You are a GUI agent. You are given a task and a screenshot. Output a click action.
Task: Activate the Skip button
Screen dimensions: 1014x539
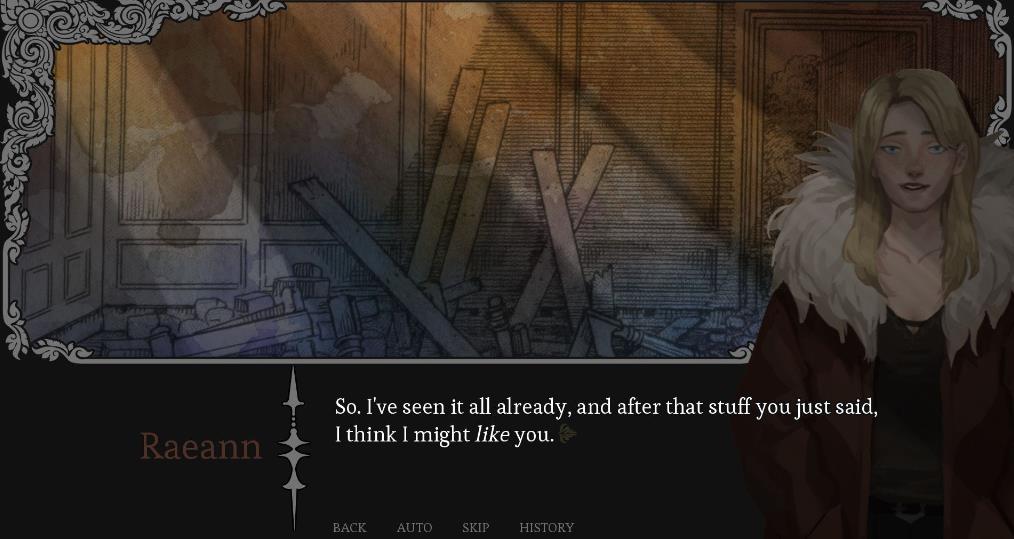pos(475,527)
